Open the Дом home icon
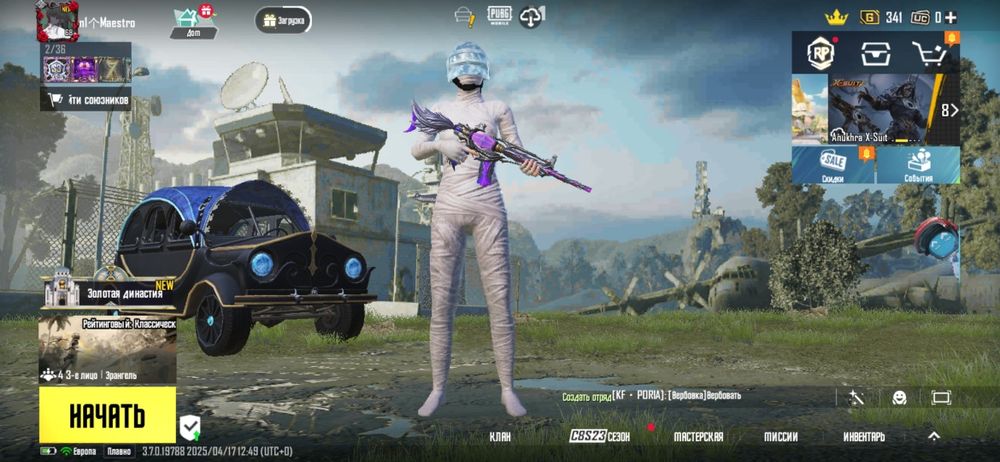1000x462 pixels. pos(193,21)
